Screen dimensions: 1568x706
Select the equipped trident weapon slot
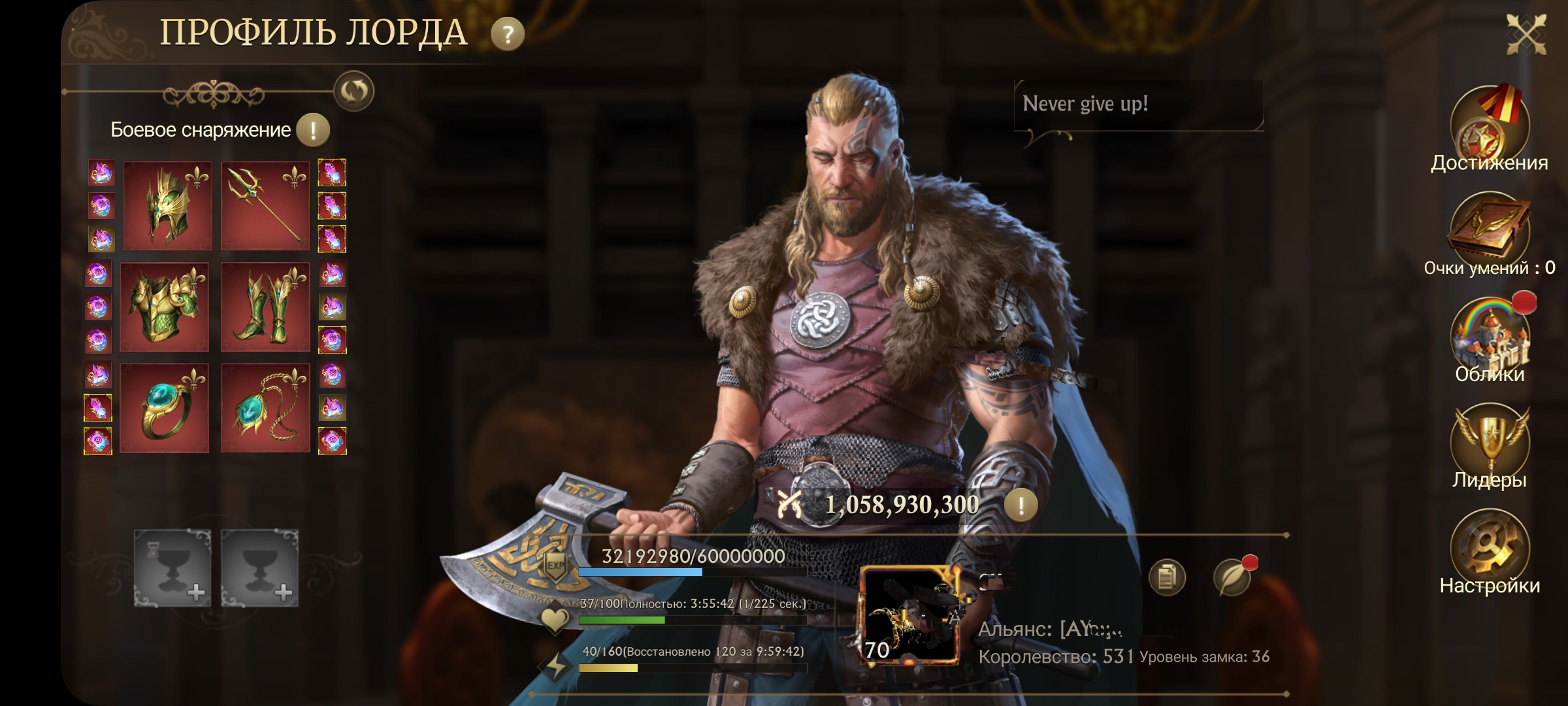click(x=265, y=206)
